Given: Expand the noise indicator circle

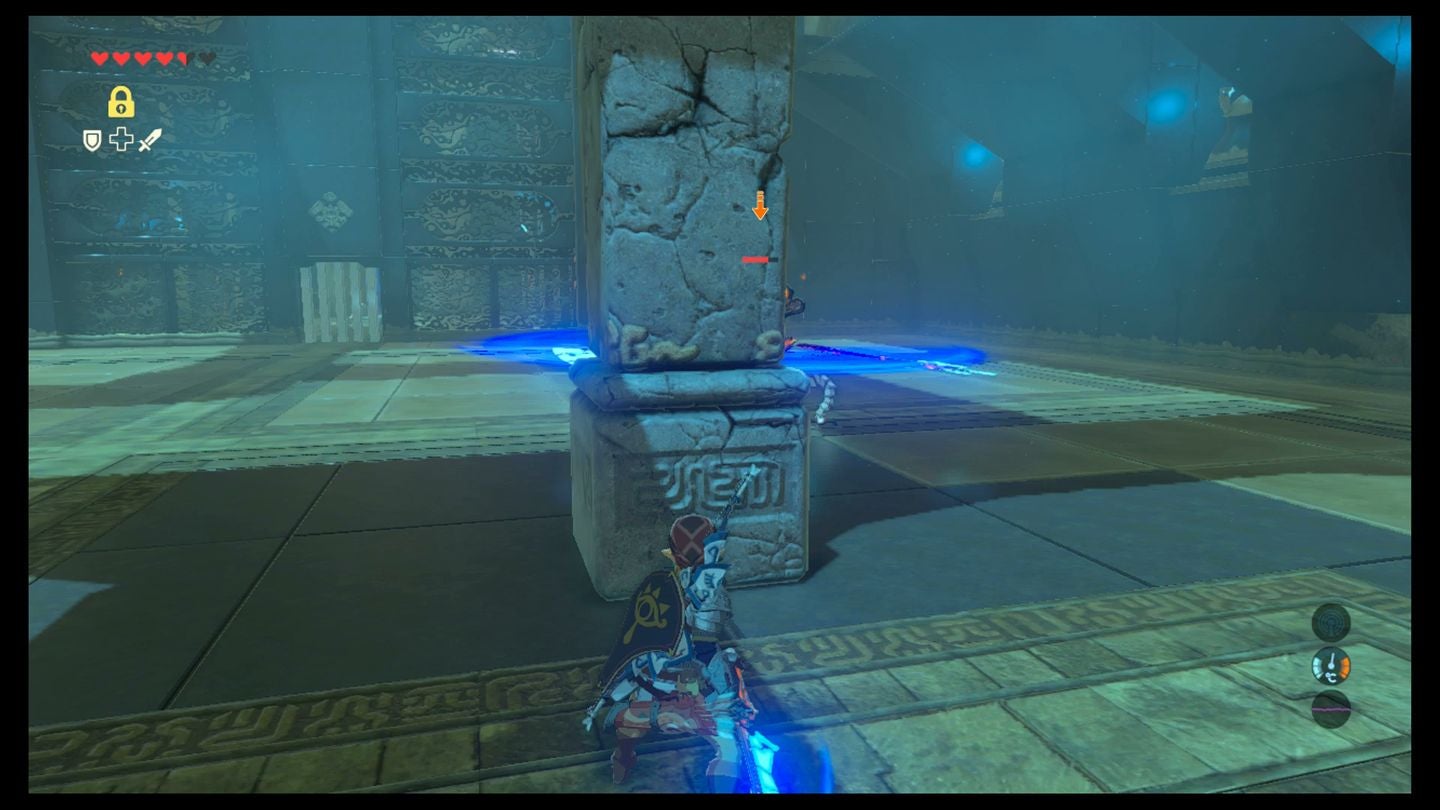Looking at the screenshot, I should [1330, 710].
